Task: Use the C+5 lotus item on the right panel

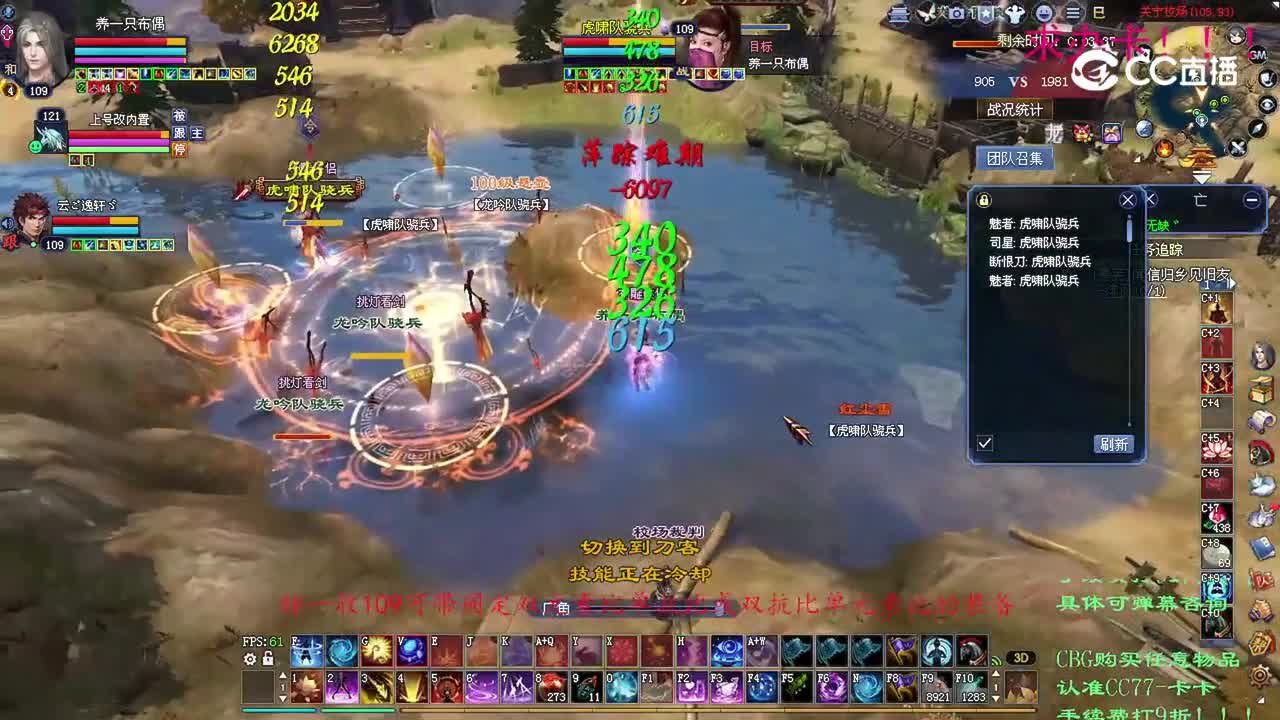Action: click(x=1216, y=448)
